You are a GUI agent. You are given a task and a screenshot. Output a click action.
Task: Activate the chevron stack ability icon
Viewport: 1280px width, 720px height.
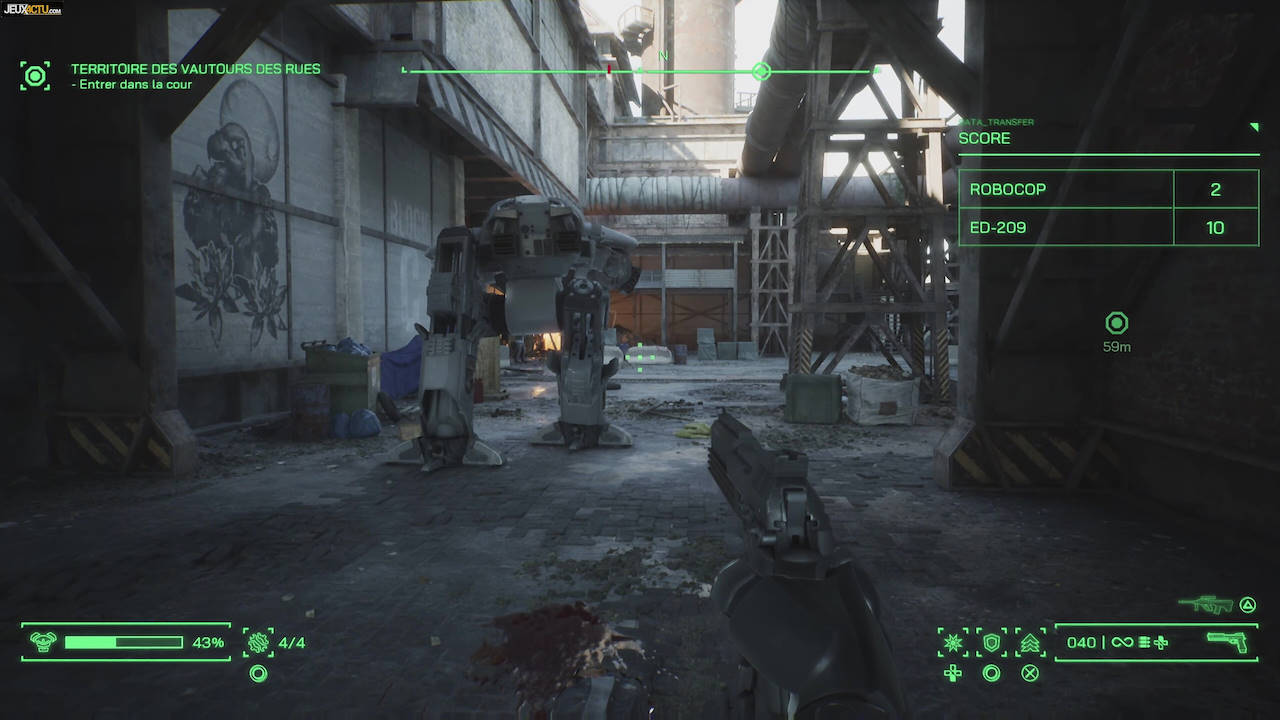coord(1030,642)
